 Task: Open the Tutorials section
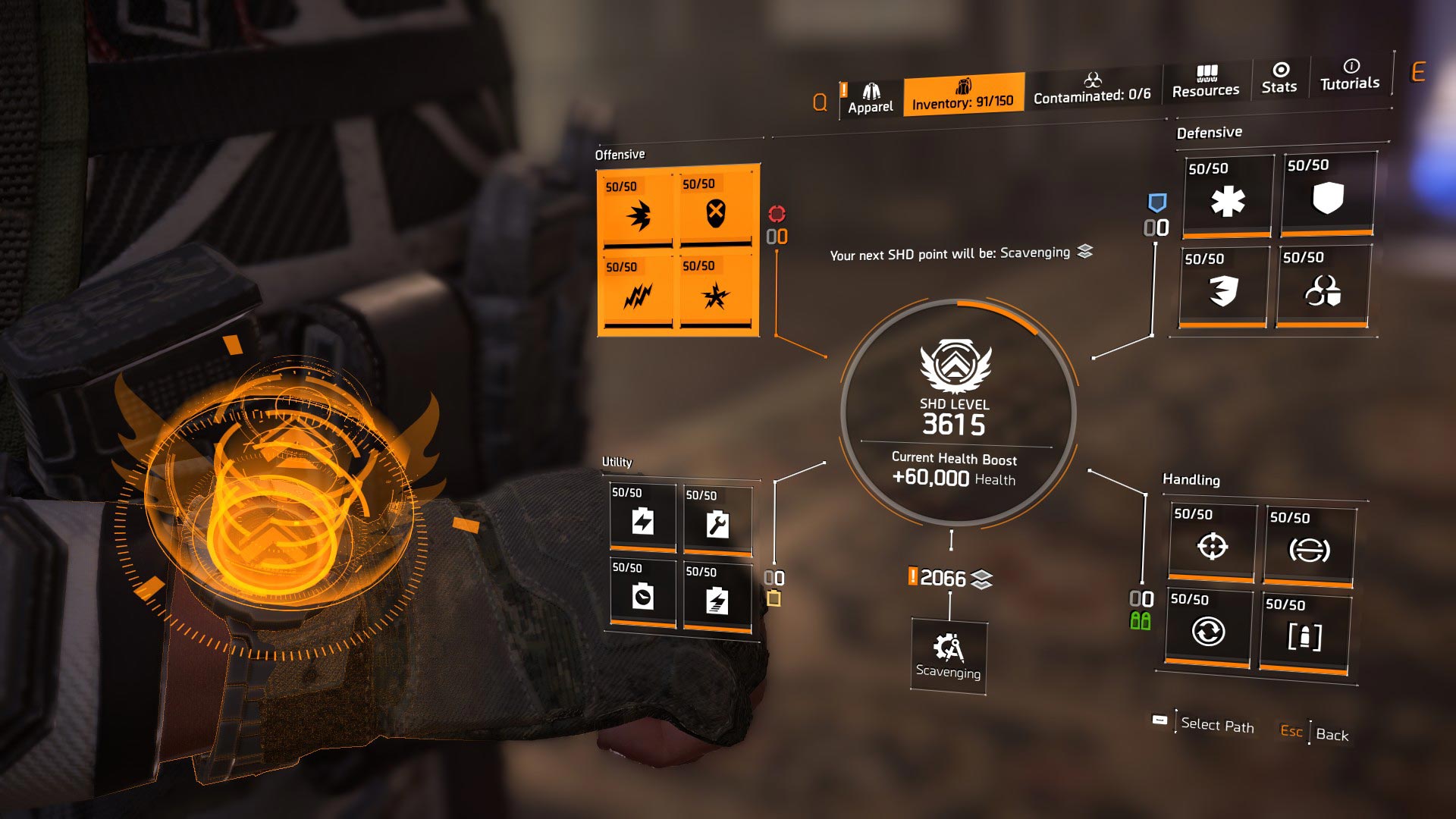pyautogui.click(x=1350, y=78)
